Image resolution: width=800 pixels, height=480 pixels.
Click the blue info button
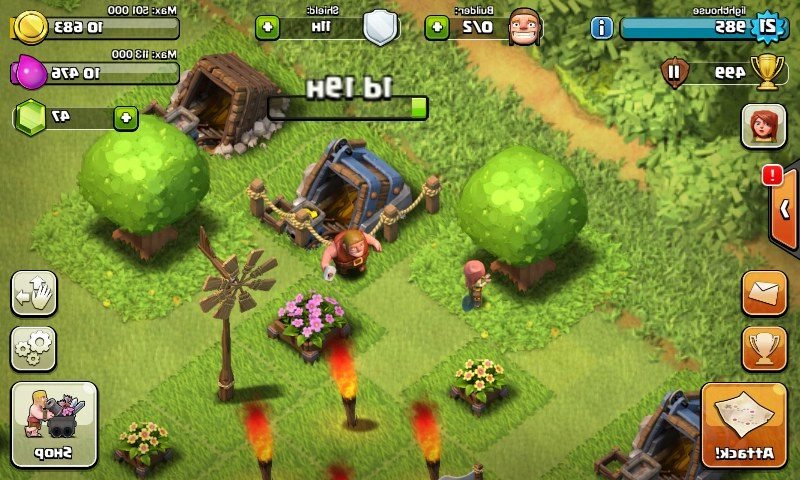click(601, 27)
